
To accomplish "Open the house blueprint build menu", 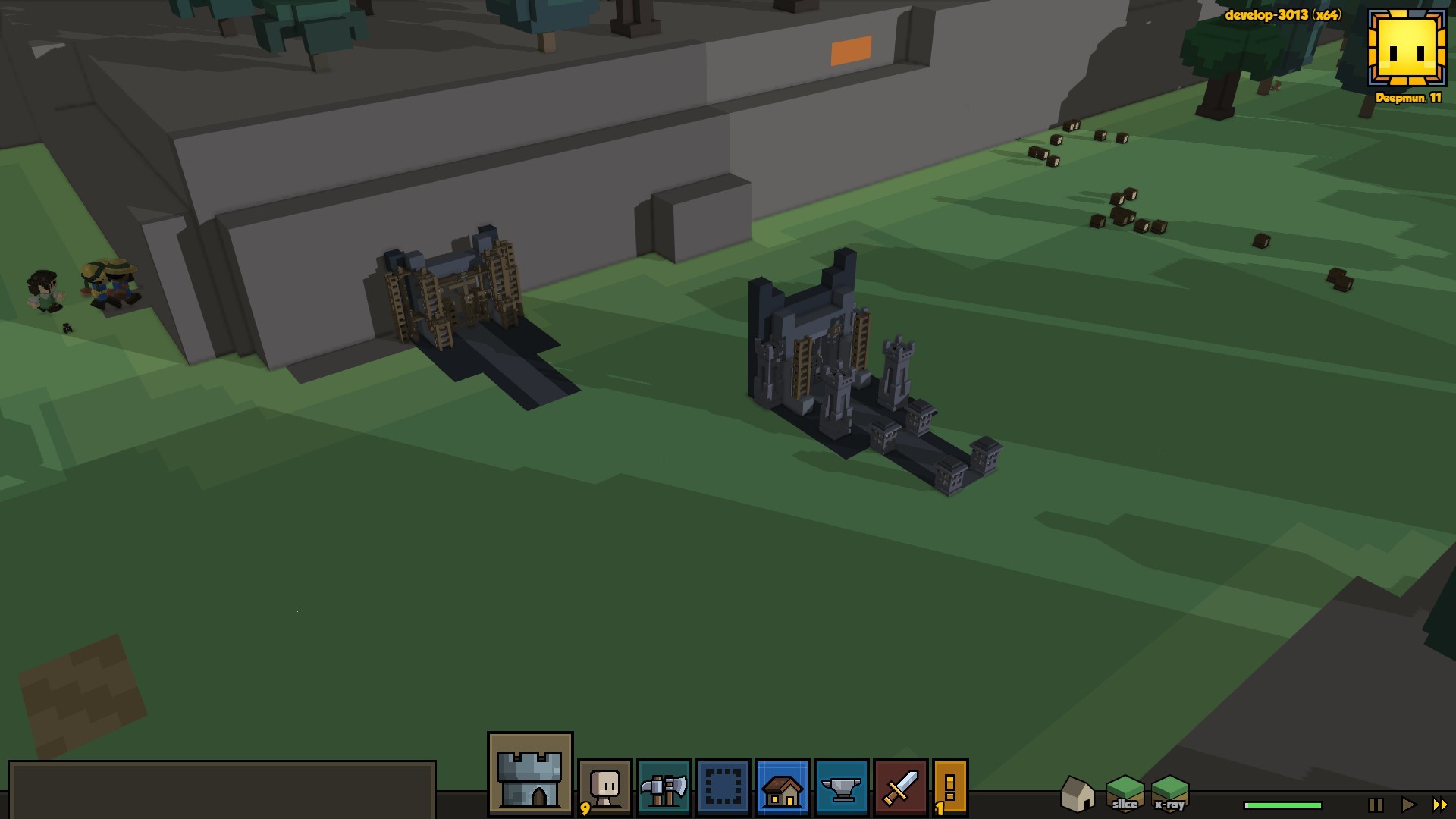I will click(x=782, y=788).
